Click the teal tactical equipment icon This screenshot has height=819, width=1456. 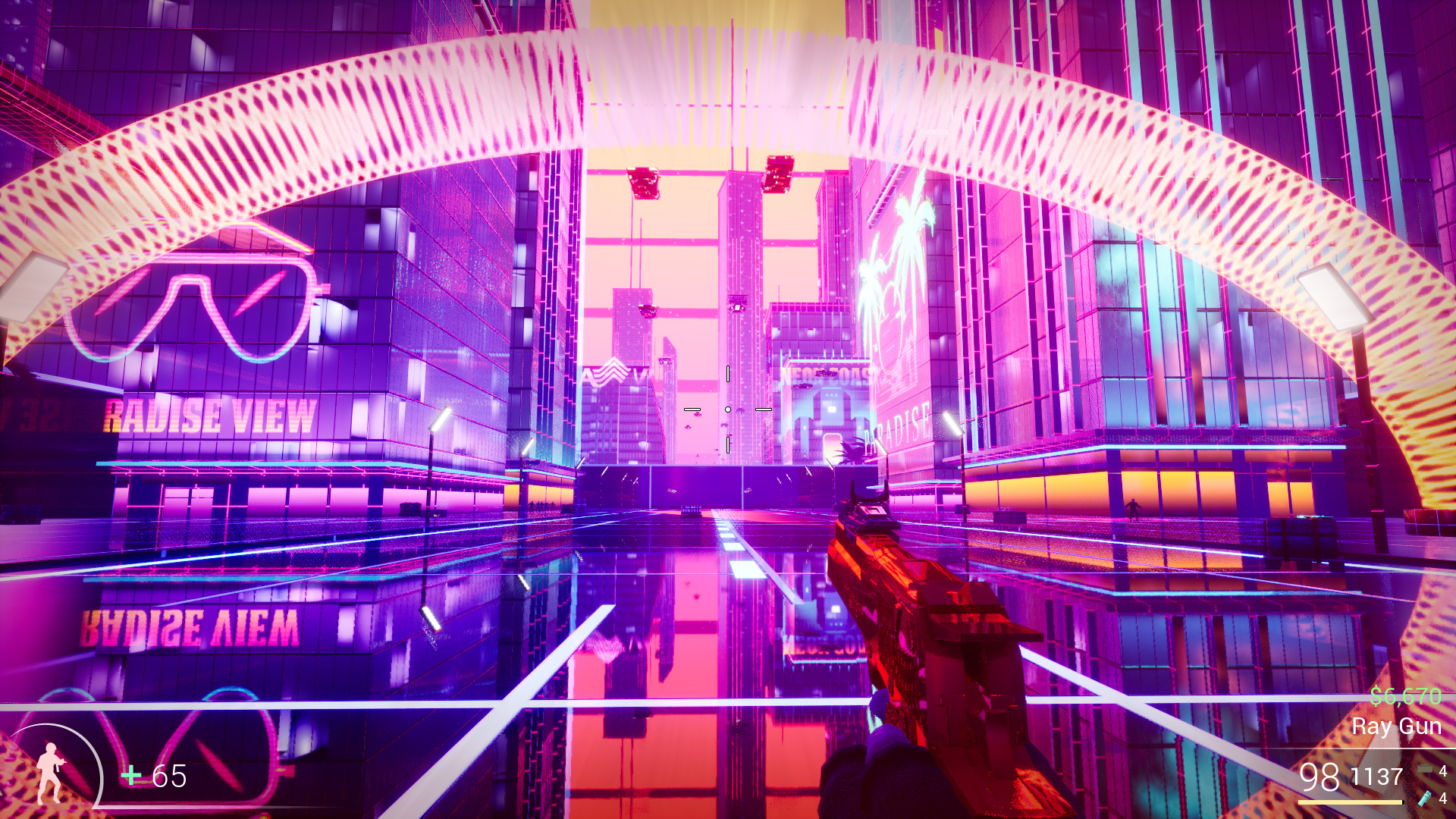click(x=1425, y=799)
